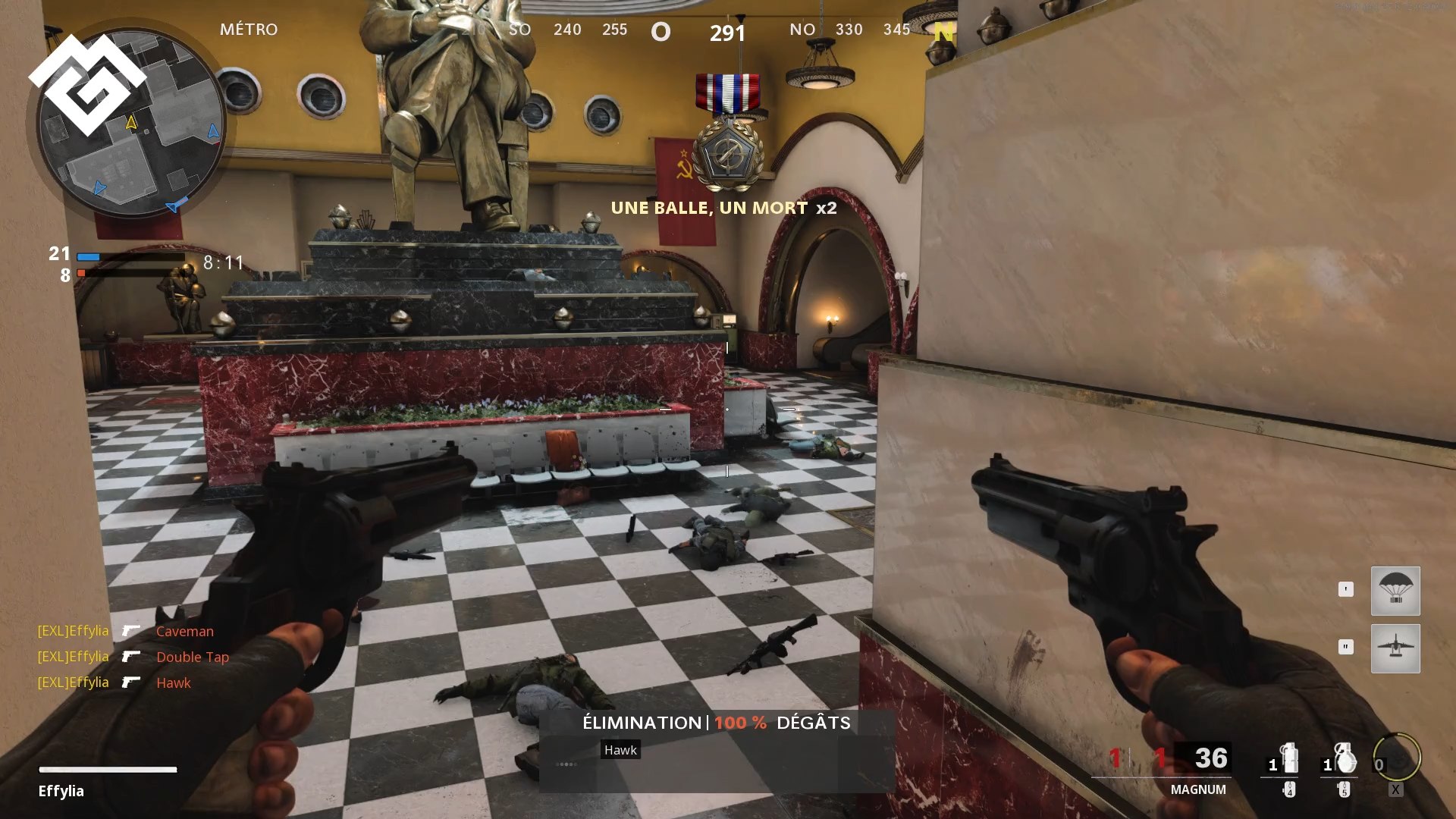
Task: Open the circular minimap
Action: point(130,124)
